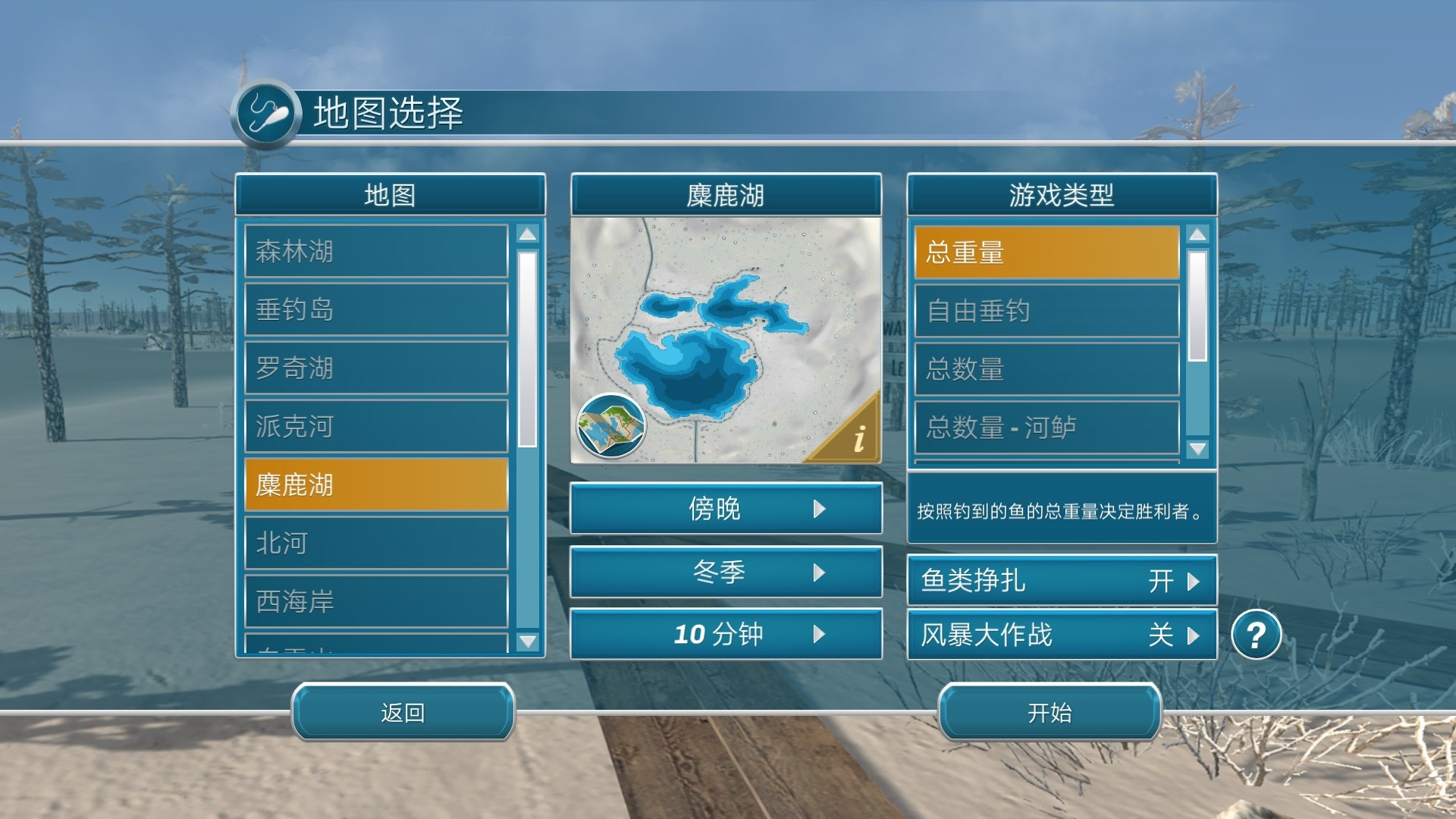Select the 总重量 game type

tap(1046, 253)
